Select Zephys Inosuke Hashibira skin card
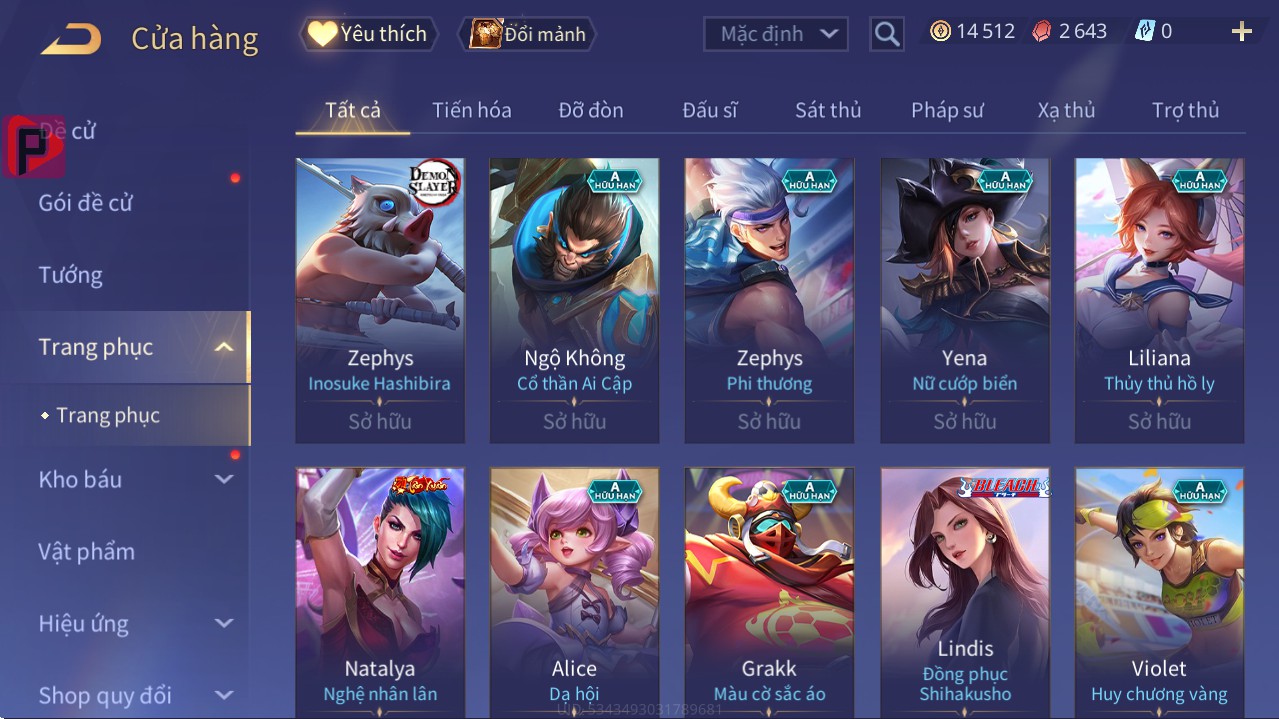The image size is (1279, 719). [380, 300]
